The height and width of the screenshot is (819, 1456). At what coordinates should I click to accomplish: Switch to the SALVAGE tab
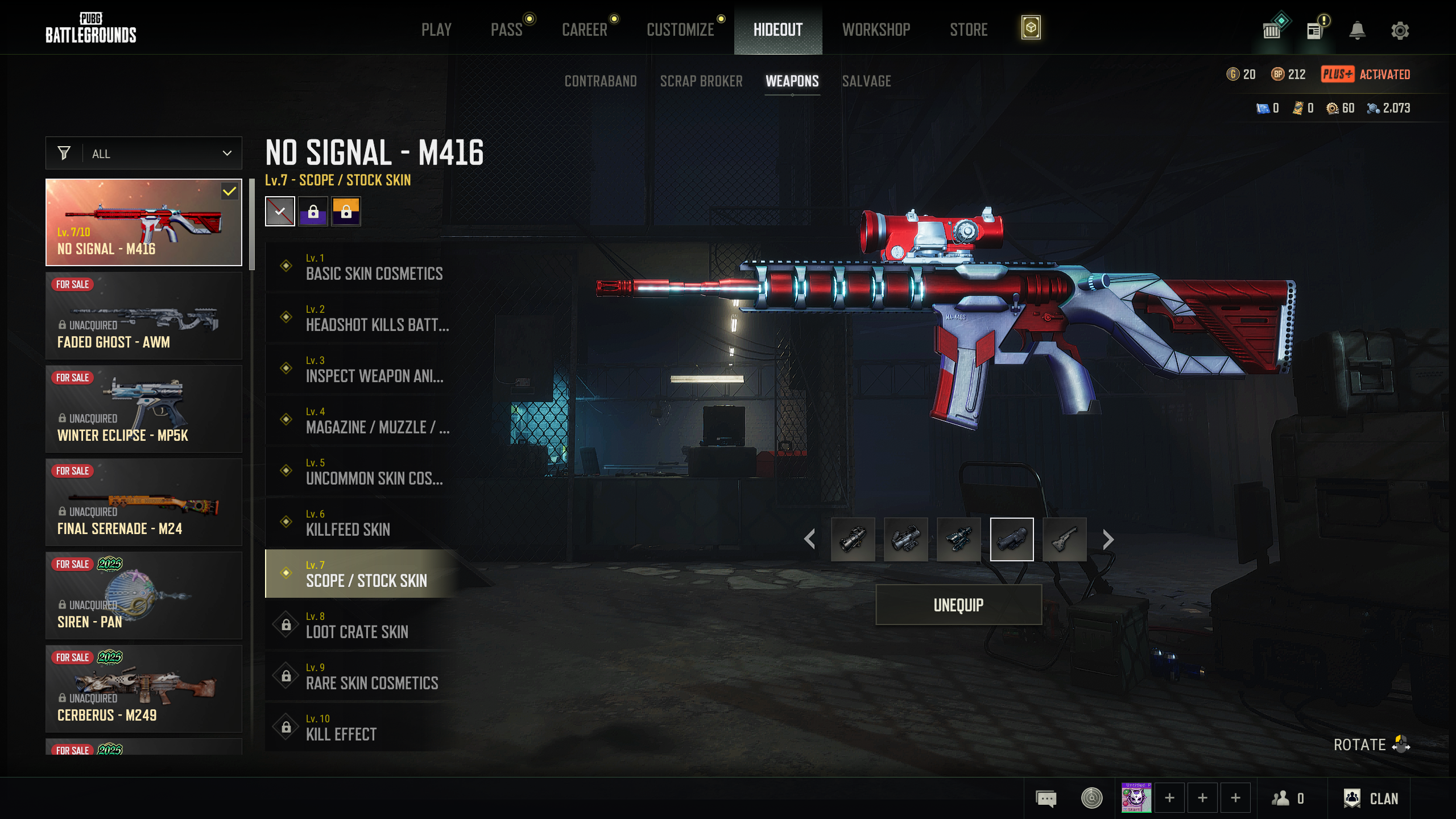point(866,81)
